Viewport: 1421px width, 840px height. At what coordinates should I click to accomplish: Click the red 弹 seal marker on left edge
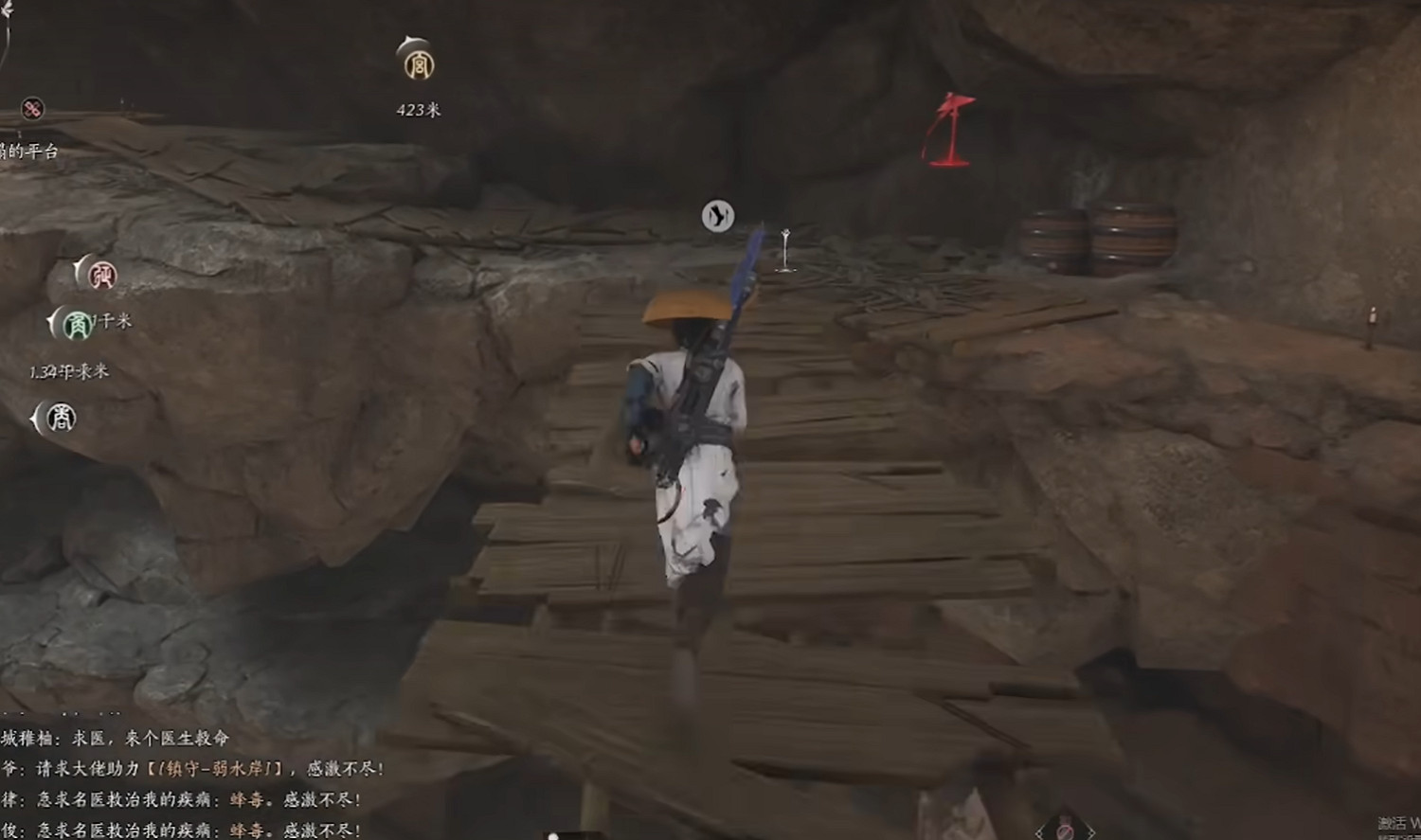click(x=102, y=277)
